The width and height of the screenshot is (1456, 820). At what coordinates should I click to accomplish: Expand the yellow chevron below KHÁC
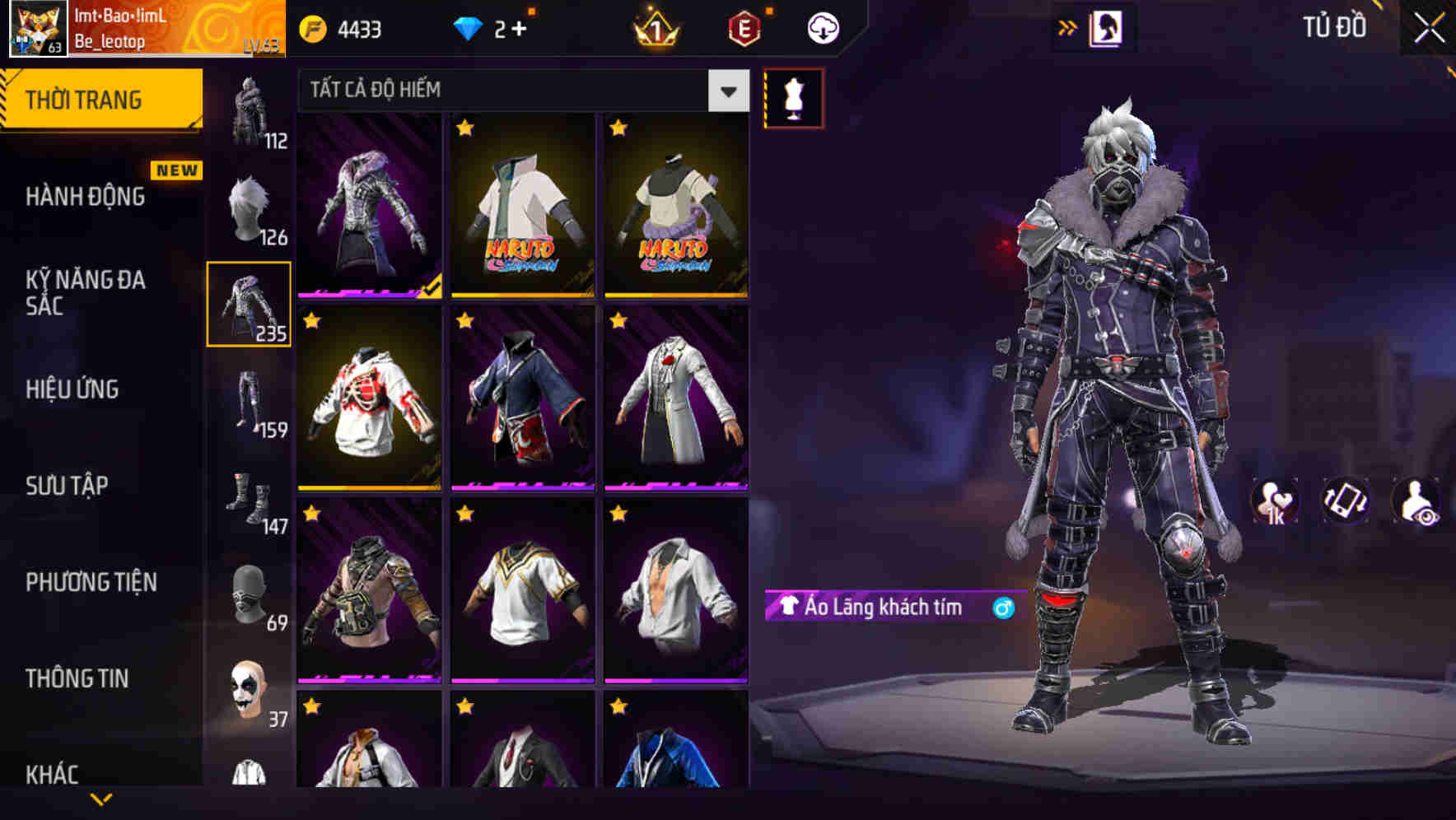[x=100, y=797]
